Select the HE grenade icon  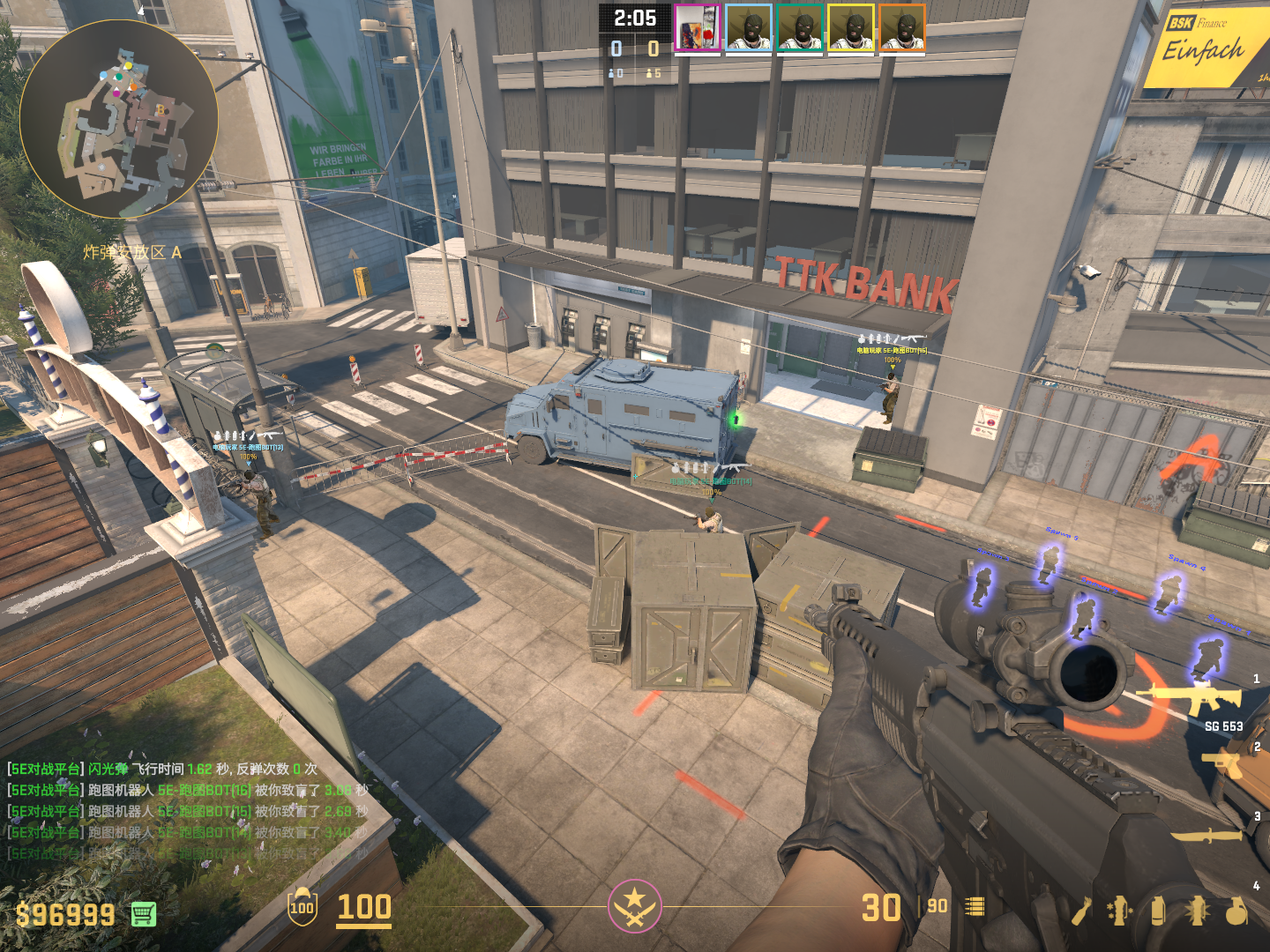coord(1237,911)
